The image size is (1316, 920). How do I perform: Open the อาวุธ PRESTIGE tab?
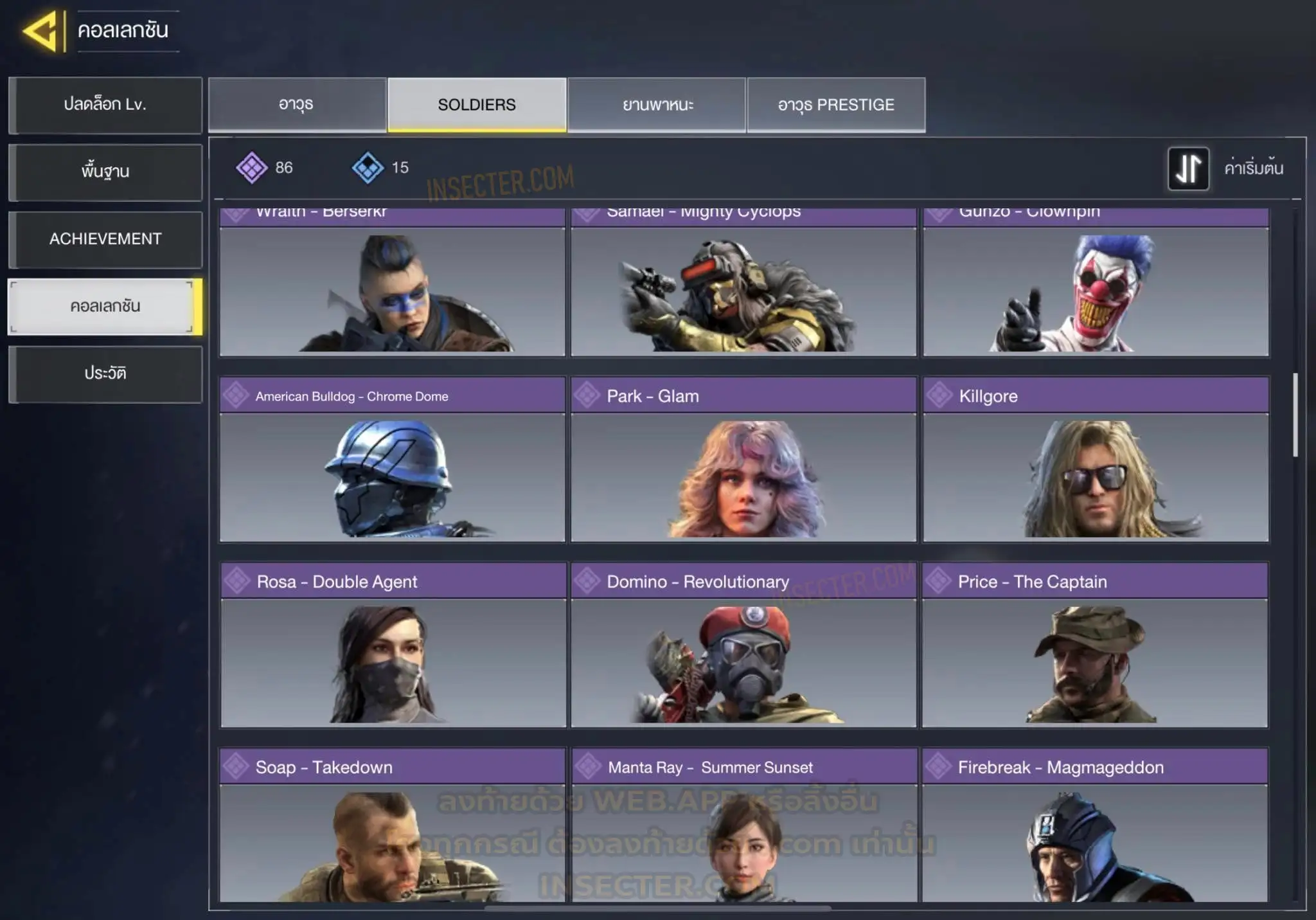(x=836, y=105)
